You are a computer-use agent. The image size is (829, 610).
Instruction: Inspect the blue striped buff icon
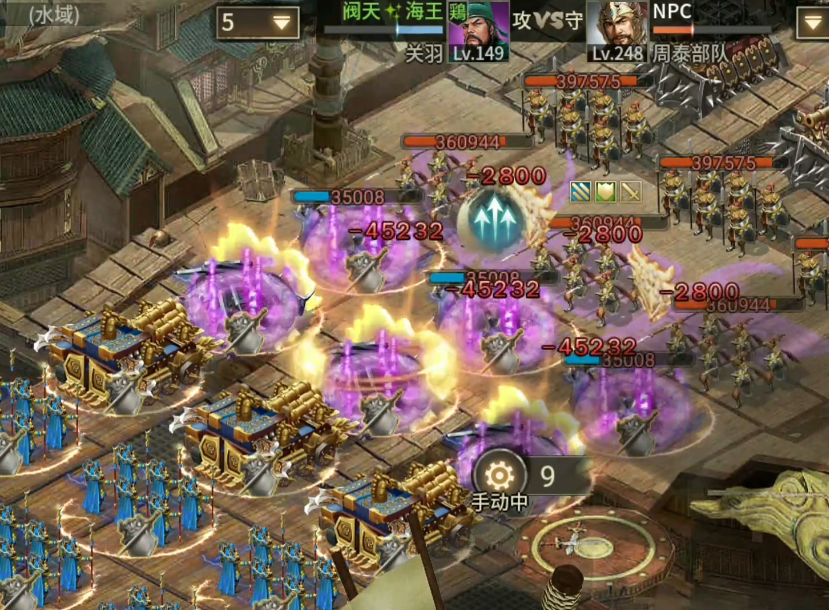(x=581, y=191)
